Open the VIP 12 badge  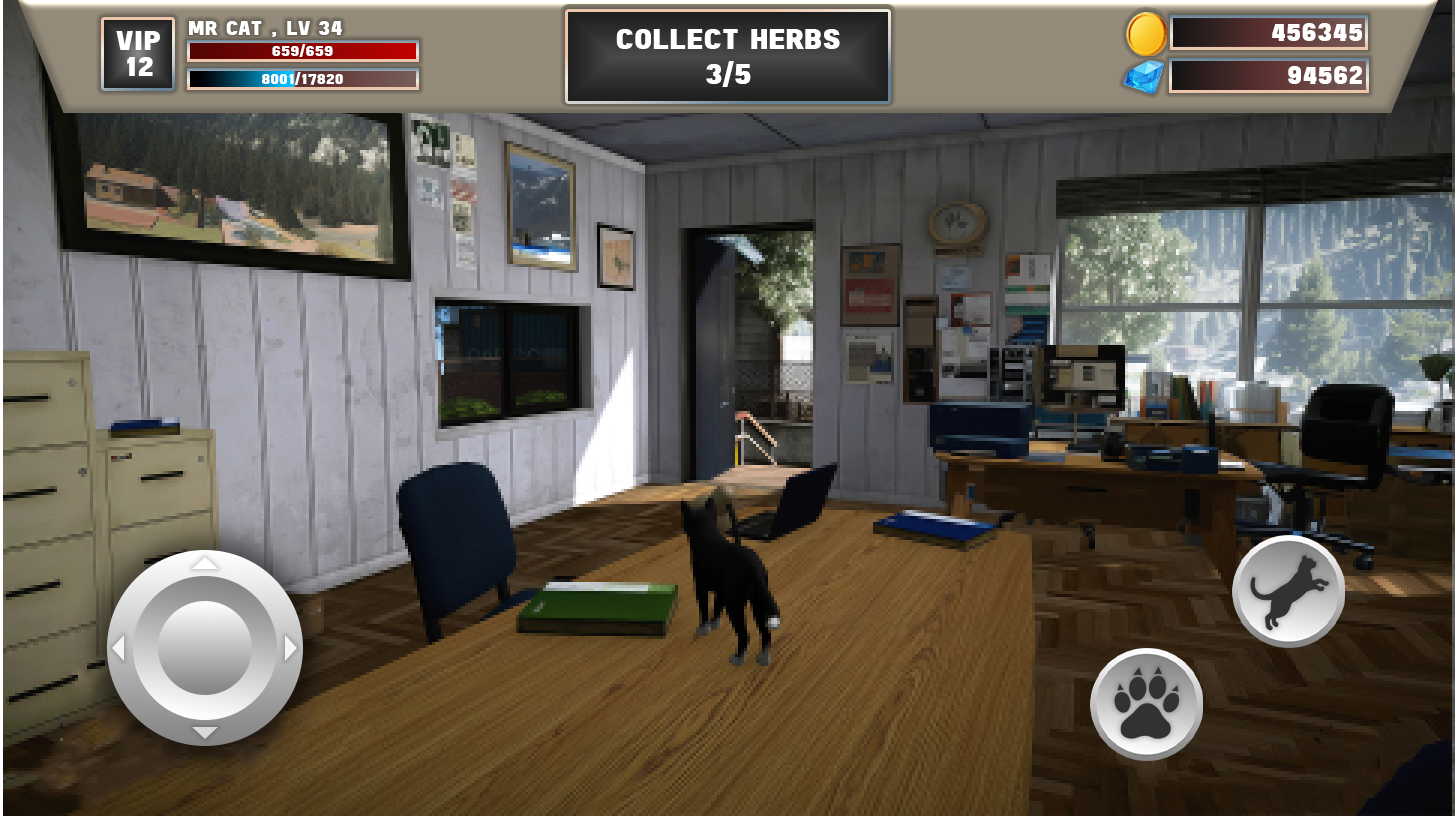click(x=138, y=54)
